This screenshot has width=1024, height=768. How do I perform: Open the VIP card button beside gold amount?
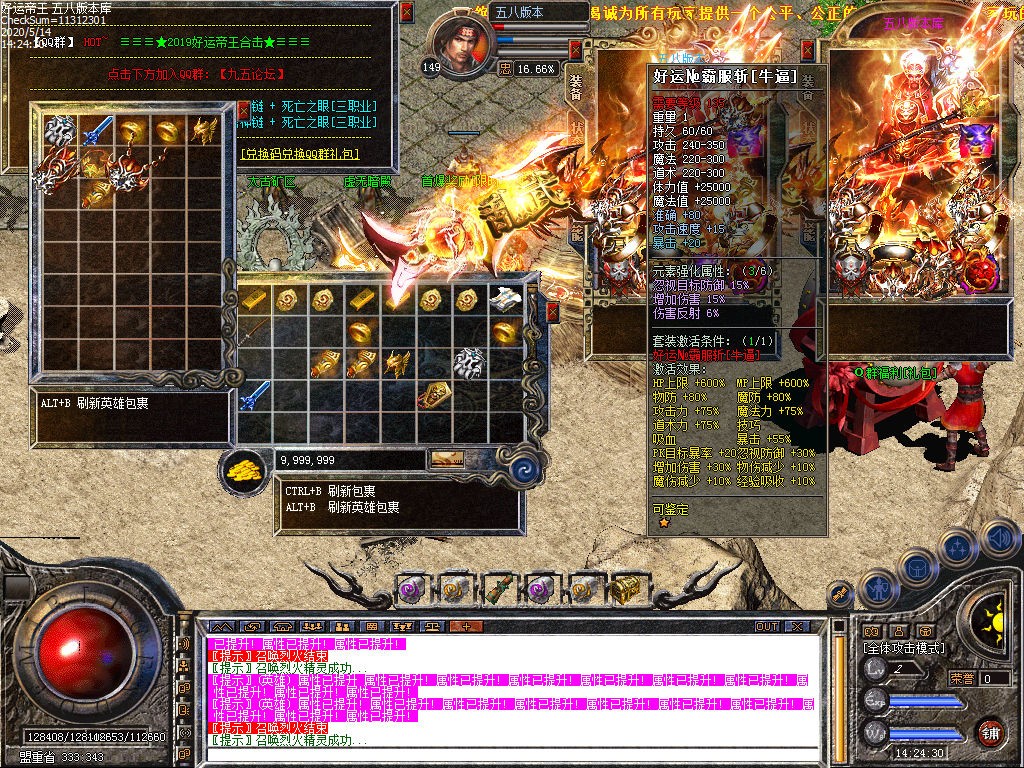447,459
